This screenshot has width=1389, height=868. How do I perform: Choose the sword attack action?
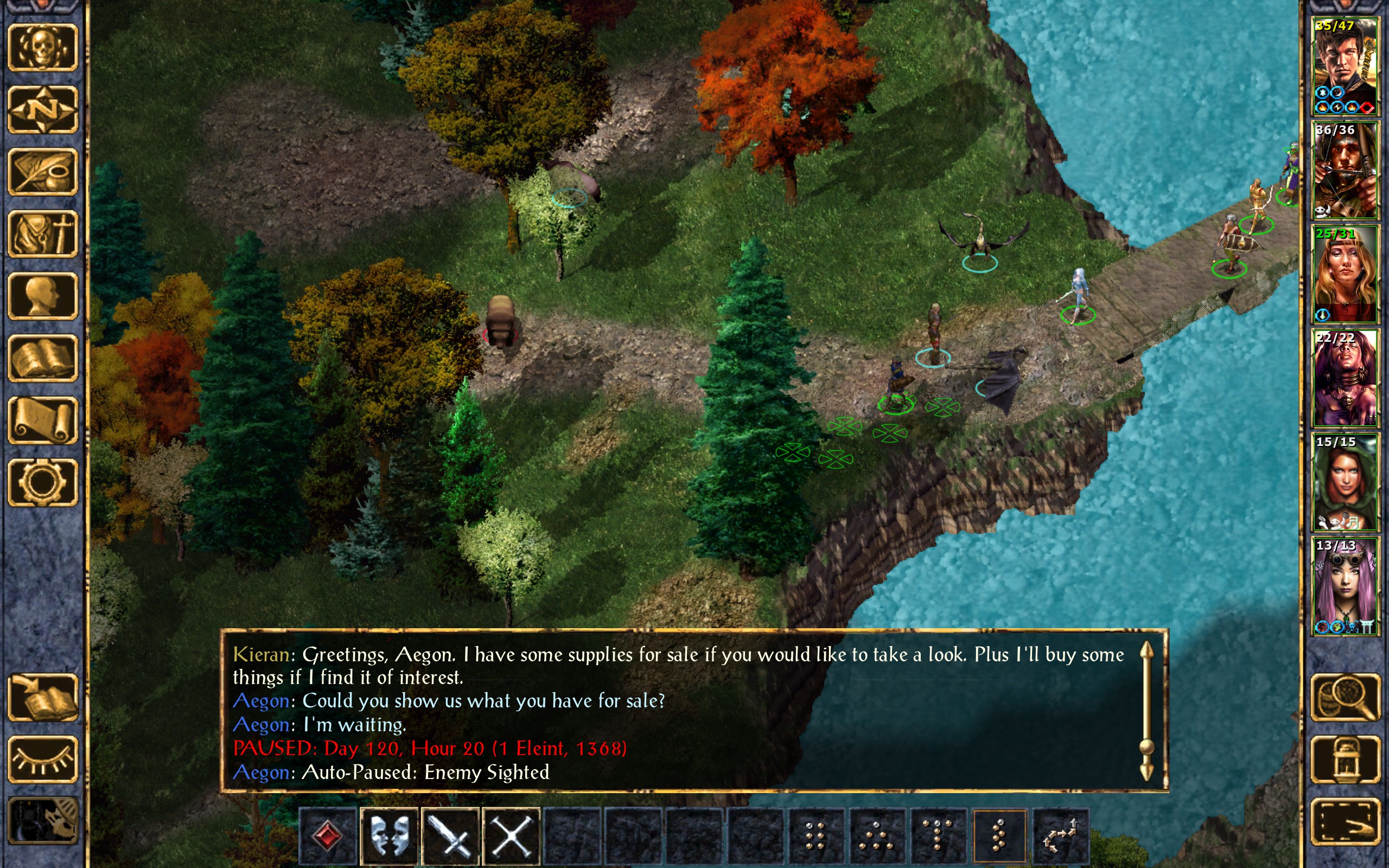[450, 836]
